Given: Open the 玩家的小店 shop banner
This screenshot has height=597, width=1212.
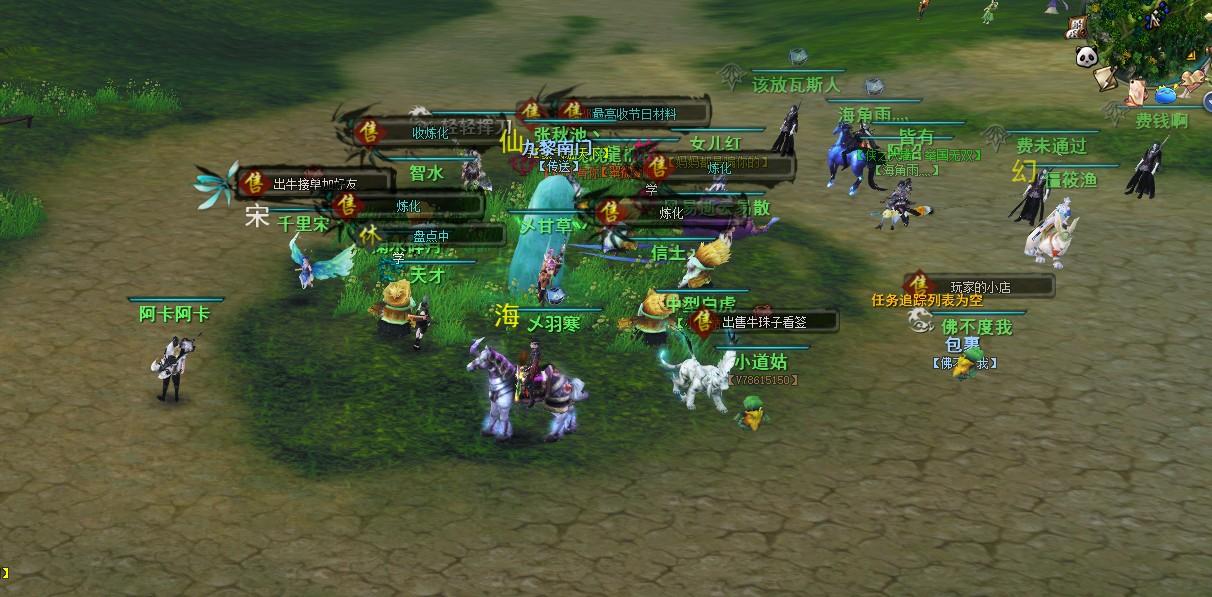Looking at the screenshot, I should click(979, 287).
